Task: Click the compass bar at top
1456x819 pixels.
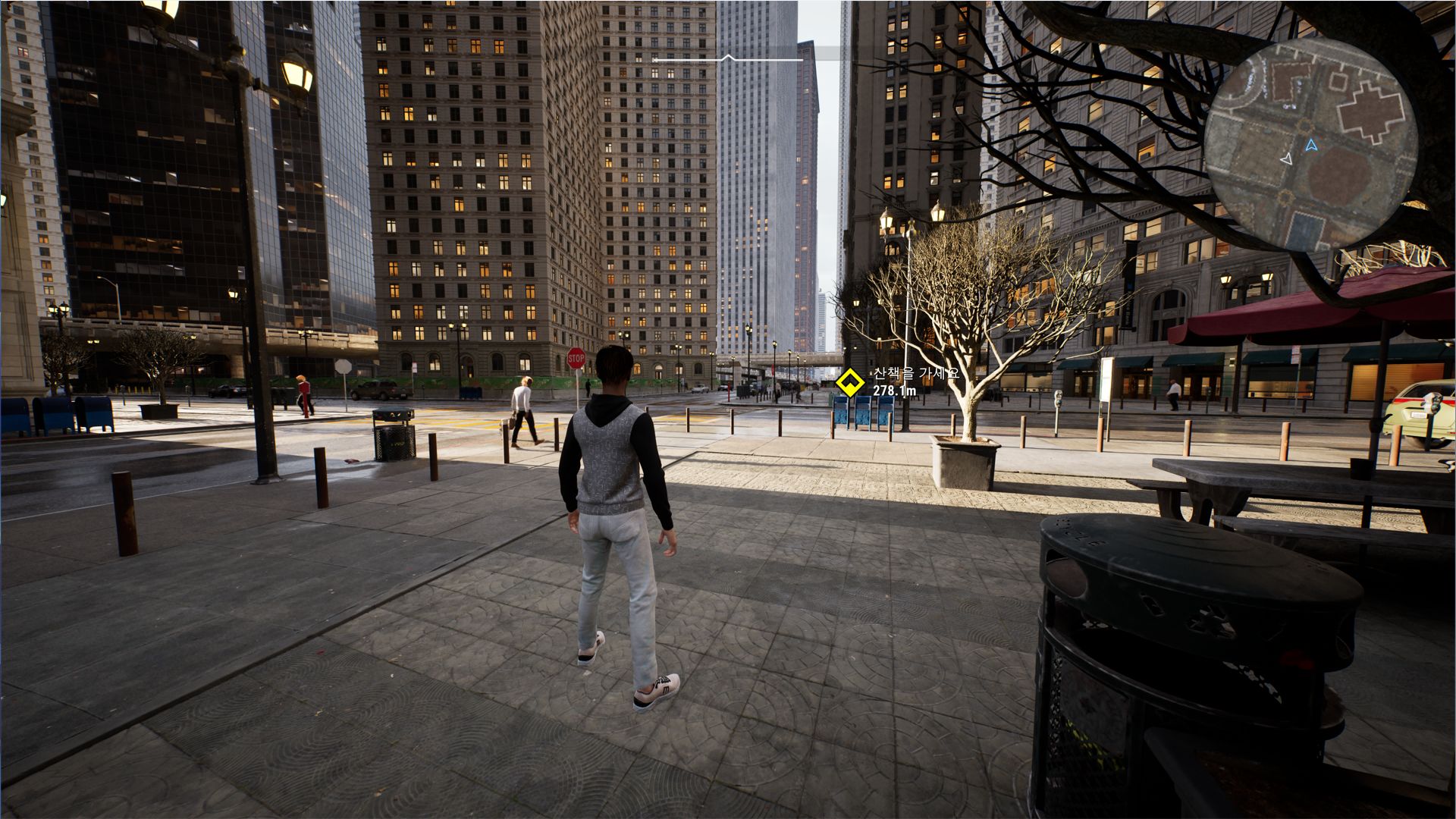Action: [x=728, y=58]
